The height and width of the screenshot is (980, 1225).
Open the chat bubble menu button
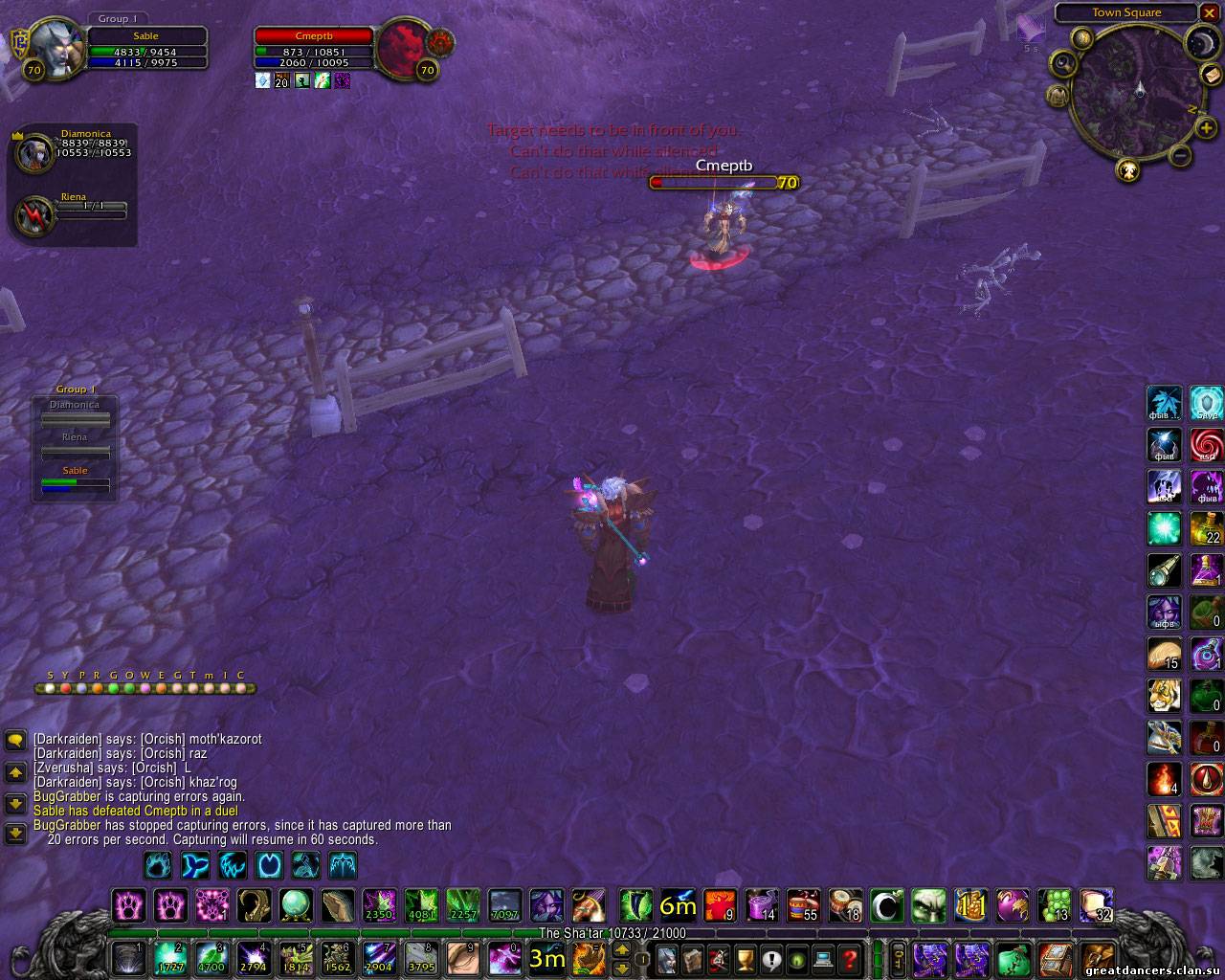tap(15, 740)
